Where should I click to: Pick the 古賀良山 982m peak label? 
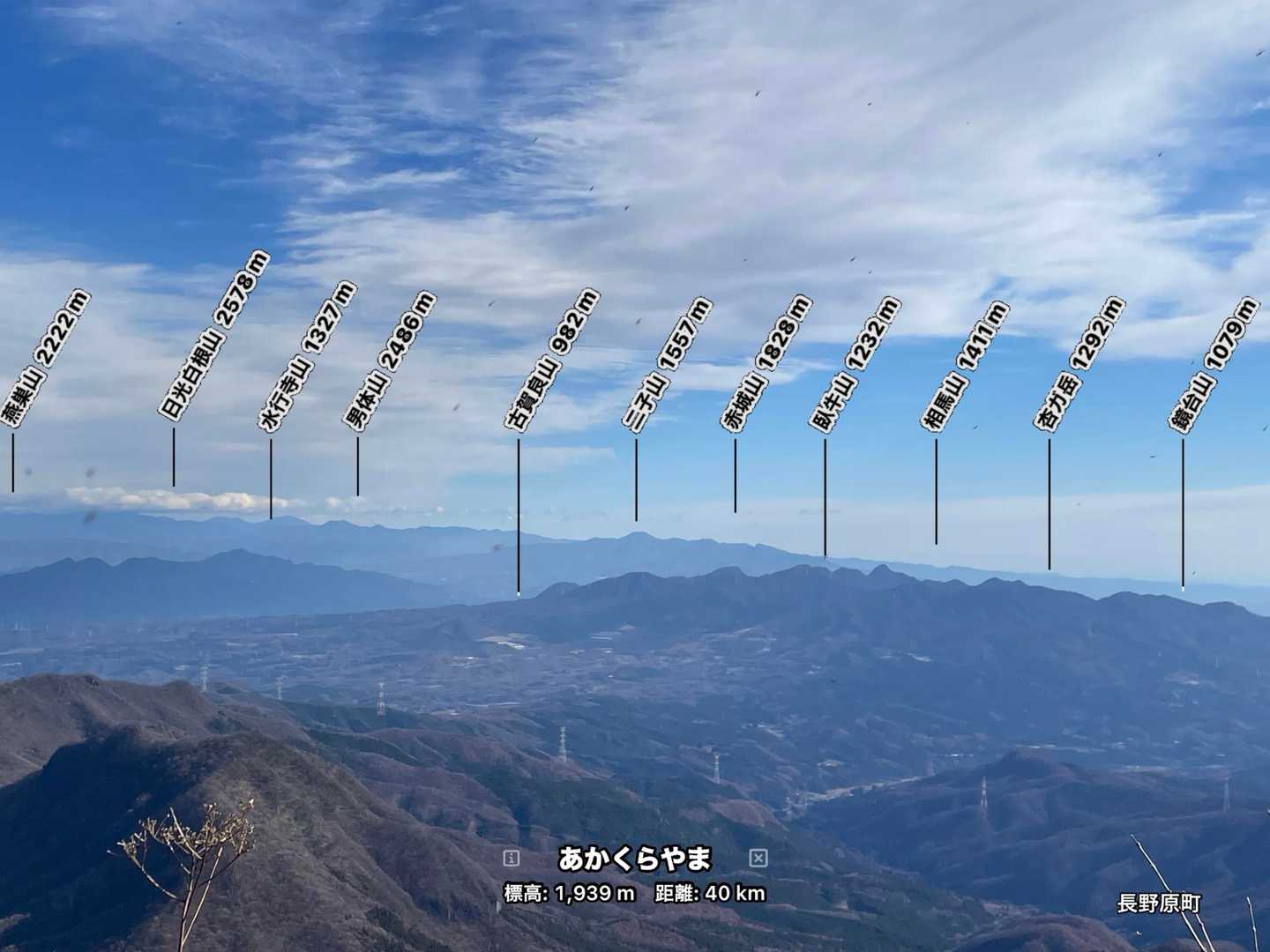coord(551,360)
